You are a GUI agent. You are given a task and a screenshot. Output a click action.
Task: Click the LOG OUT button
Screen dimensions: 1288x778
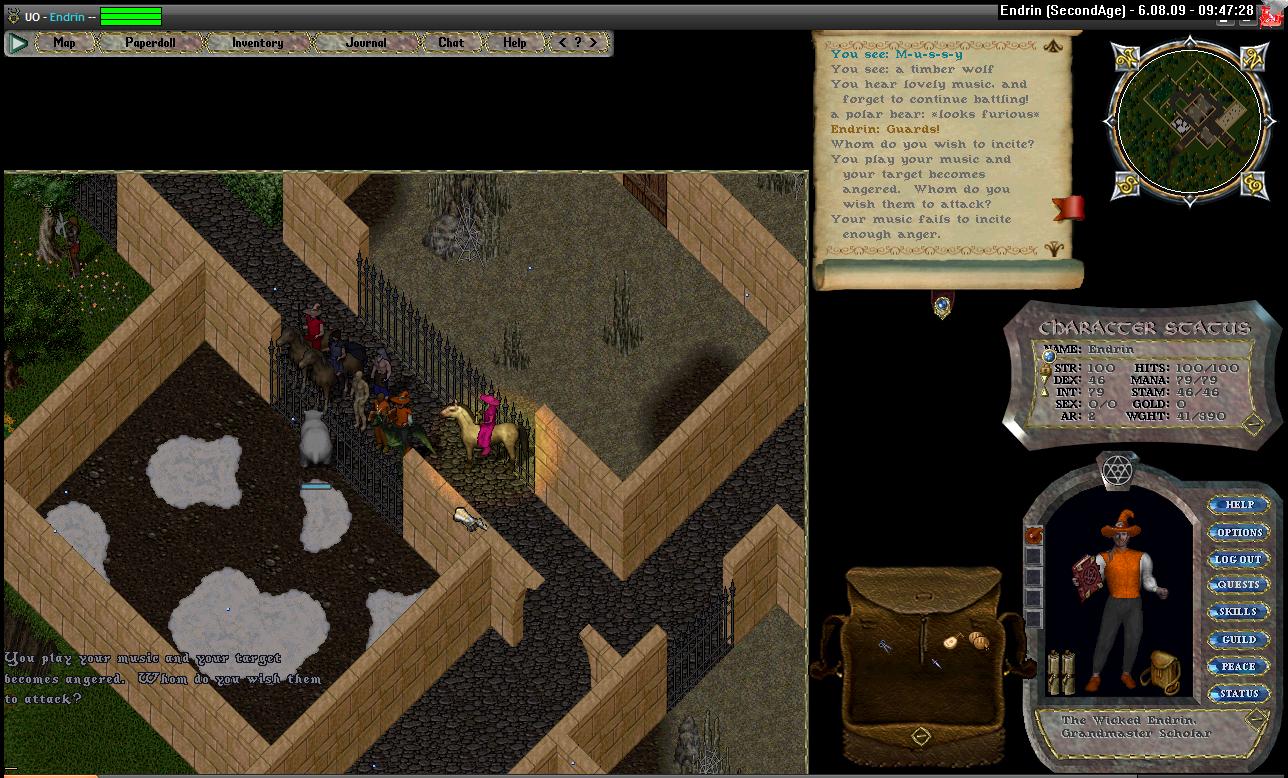click(x=1238, y=560)
